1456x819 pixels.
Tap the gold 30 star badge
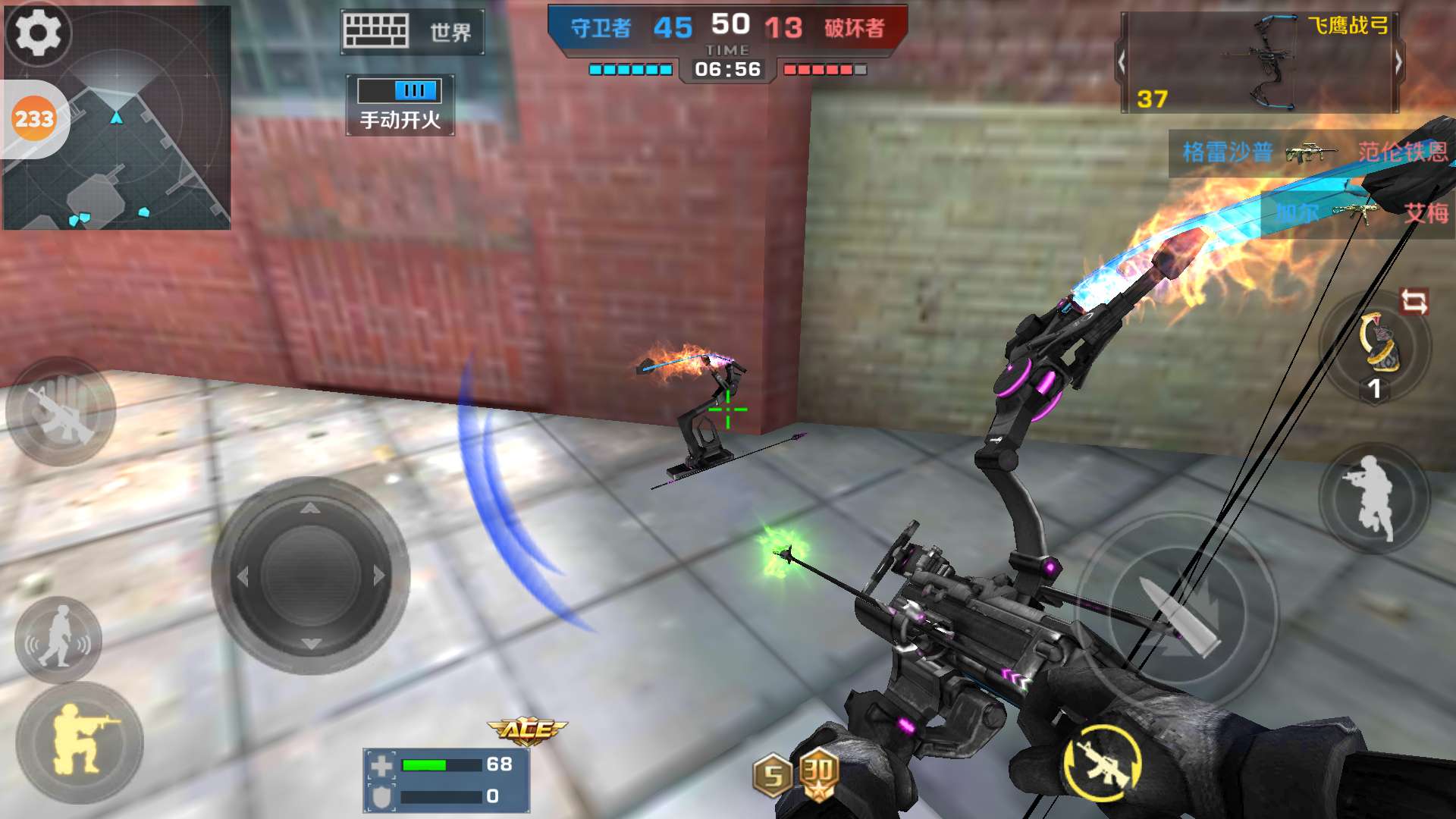[x=818, y=773]
